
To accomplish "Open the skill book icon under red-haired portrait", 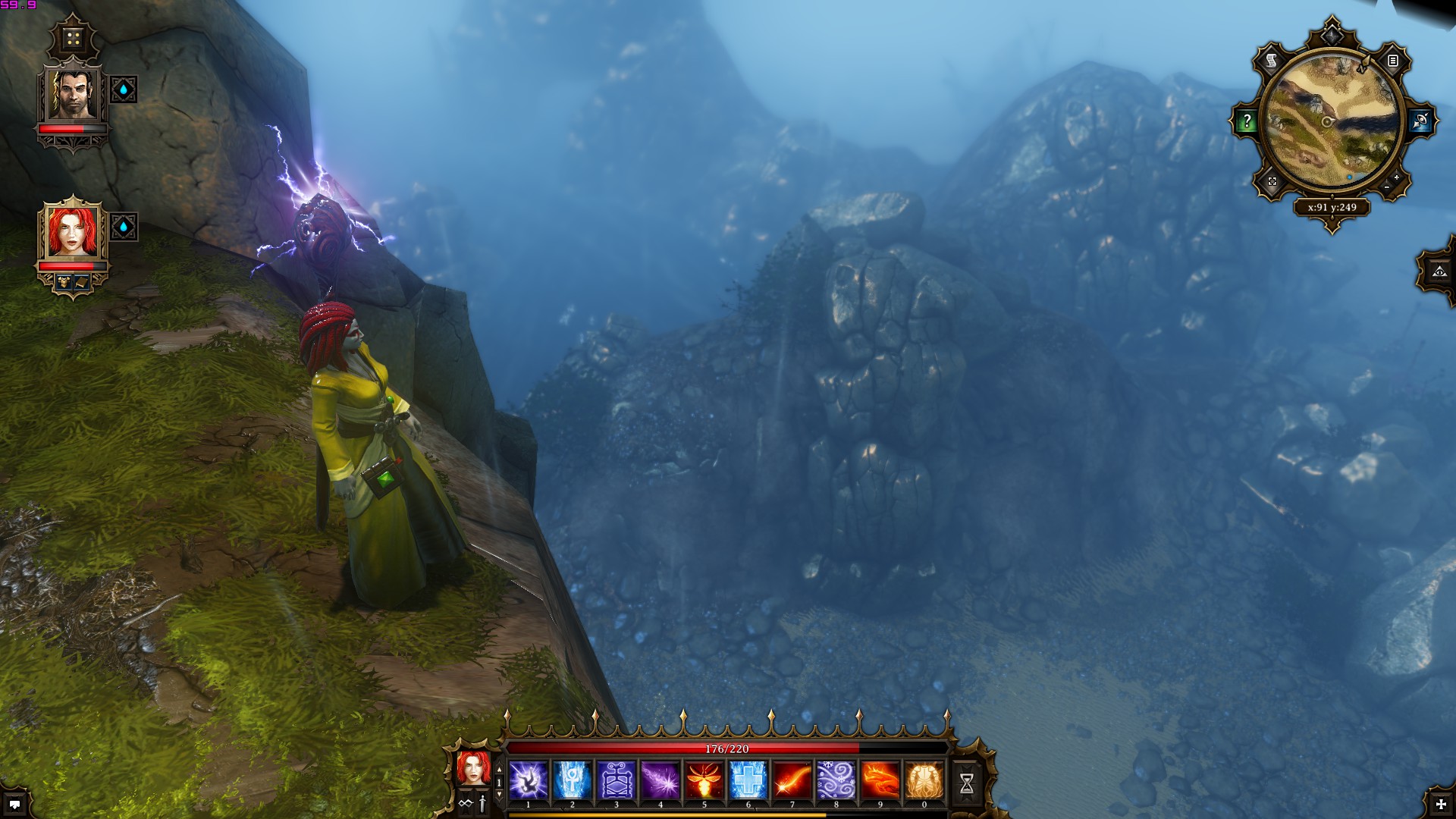I will click(x=81, y=282).
